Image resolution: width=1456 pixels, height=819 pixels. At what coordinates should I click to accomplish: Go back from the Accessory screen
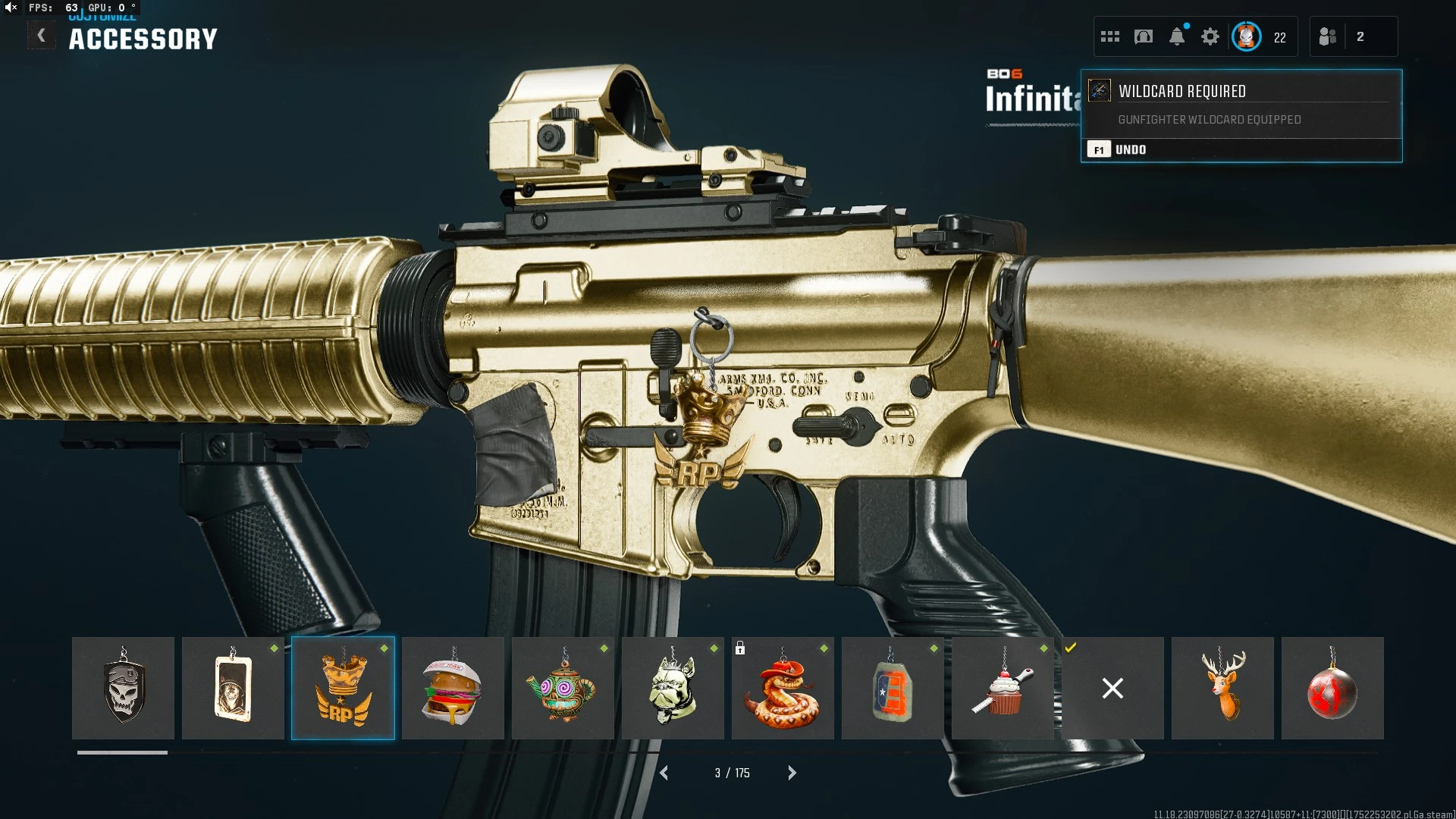pos(41,36)
